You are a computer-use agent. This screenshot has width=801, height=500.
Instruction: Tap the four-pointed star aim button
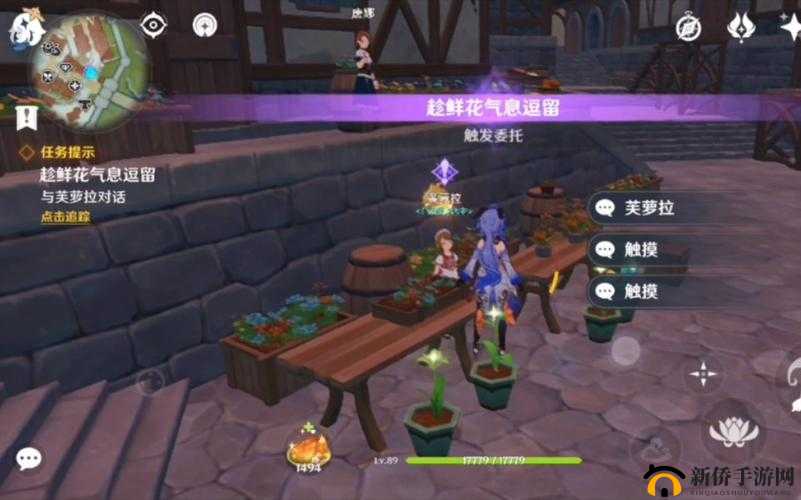click(x=704, y=375)
